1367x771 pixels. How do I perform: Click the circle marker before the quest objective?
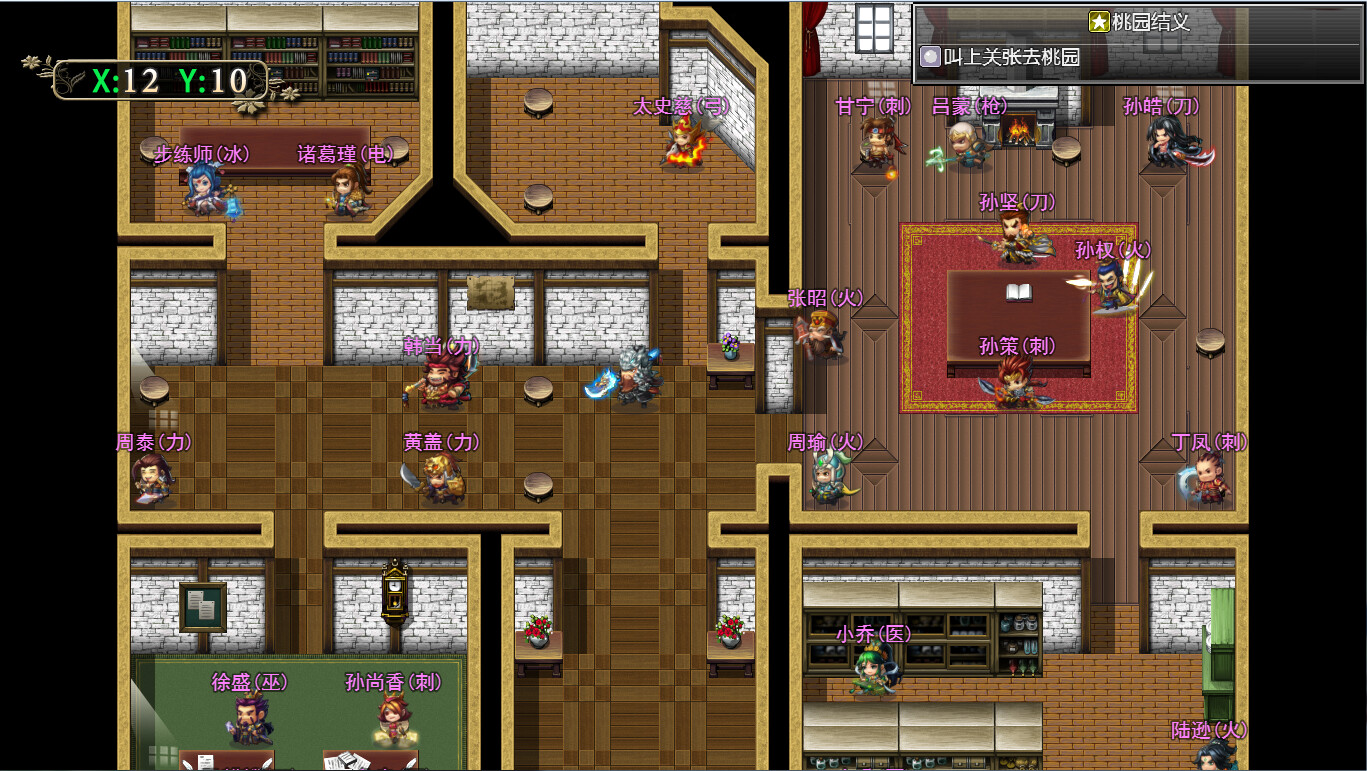929,57
